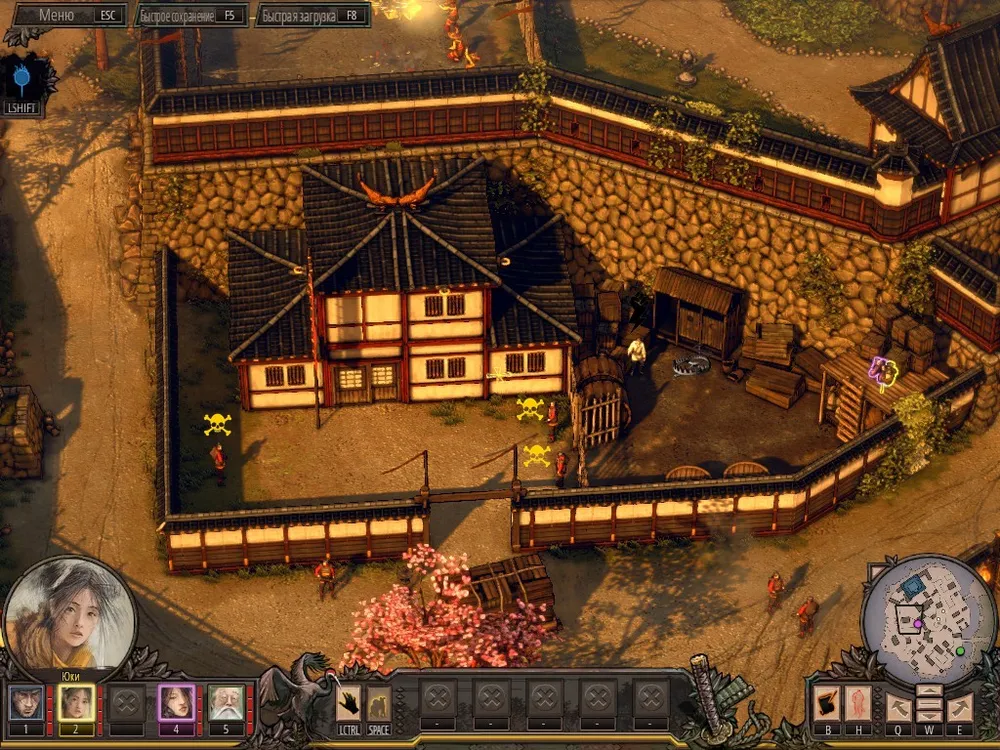Rotate camera right with the arrow button
The height and width of the screenshot is (750, 1000).
pos(960,707)
